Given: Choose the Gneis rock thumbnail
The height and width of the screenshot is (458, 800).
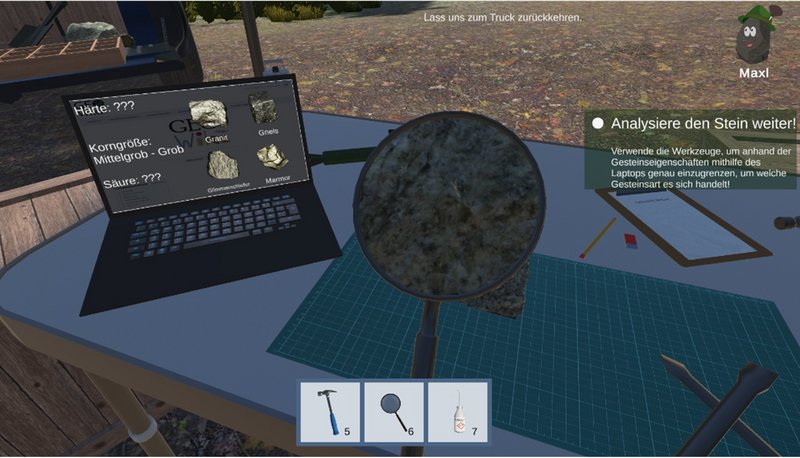Looking at the screenshot, I should coord(263,108).
